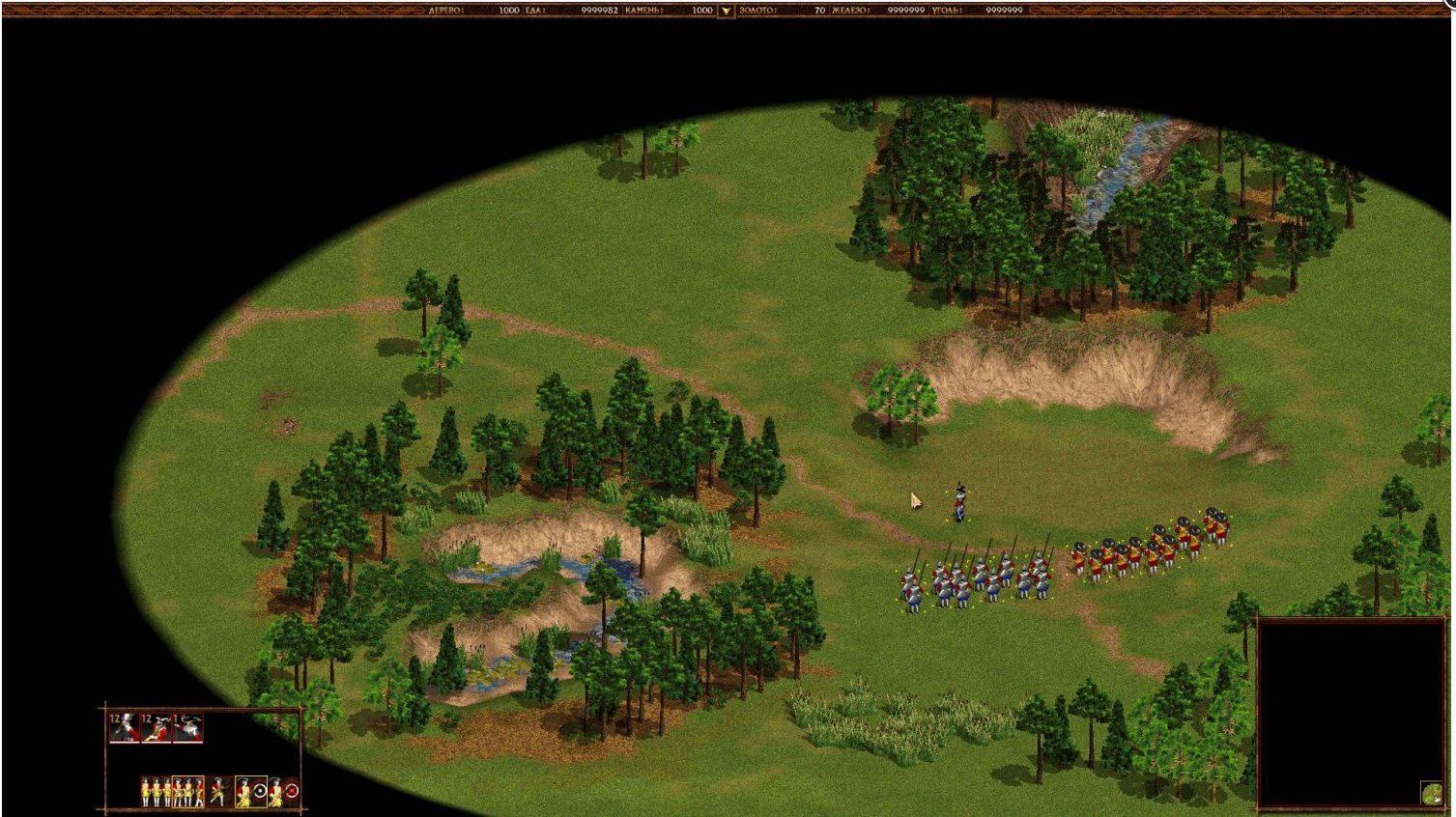This screenshot has height=817, width=1456.
Task: Select the 12 pikemen group portrait
Action: point(125,728)
